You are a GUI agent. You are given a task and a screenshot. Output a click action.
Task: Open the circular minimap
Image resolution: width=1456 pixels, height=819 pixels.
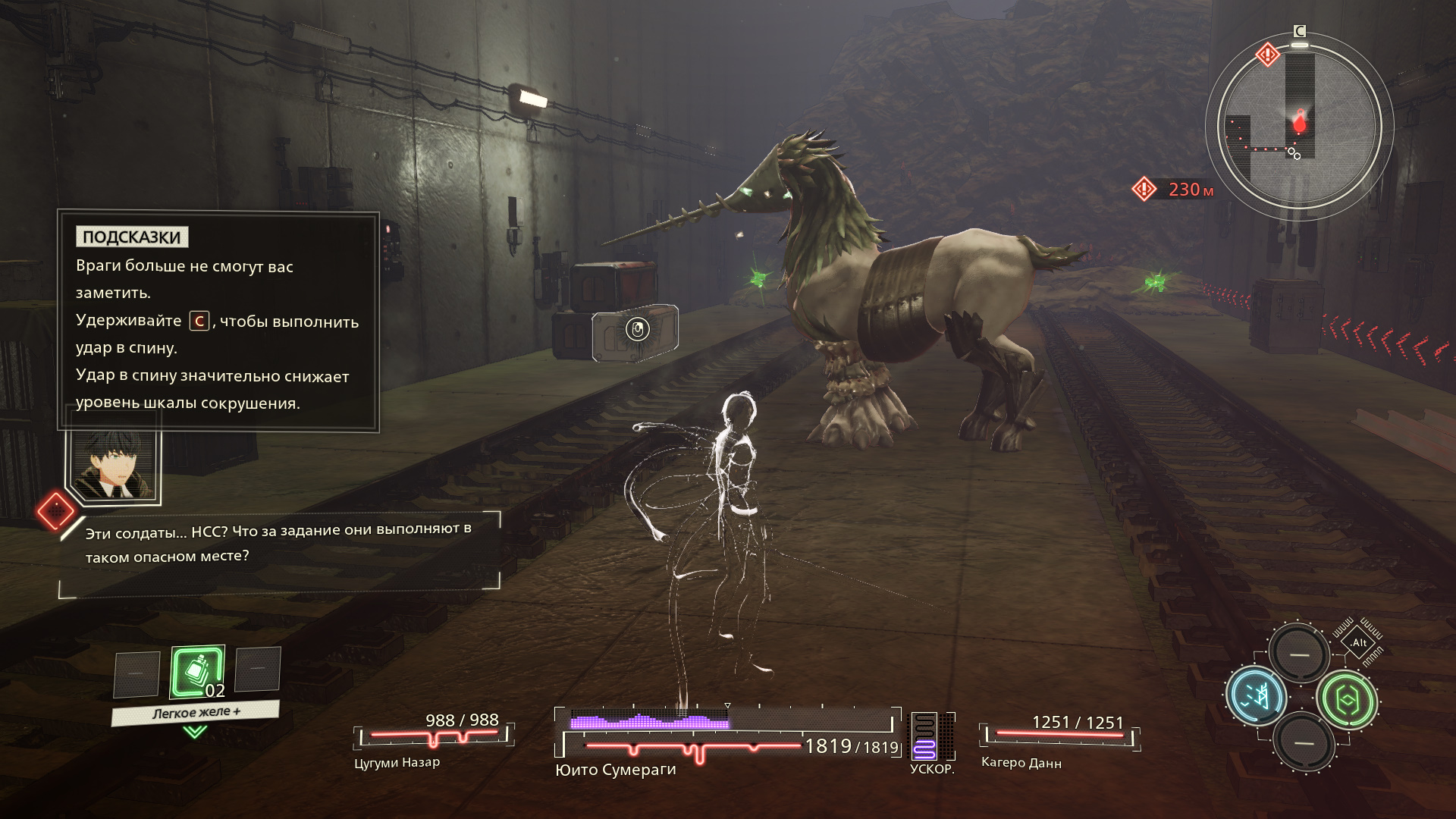[1299, 127]
